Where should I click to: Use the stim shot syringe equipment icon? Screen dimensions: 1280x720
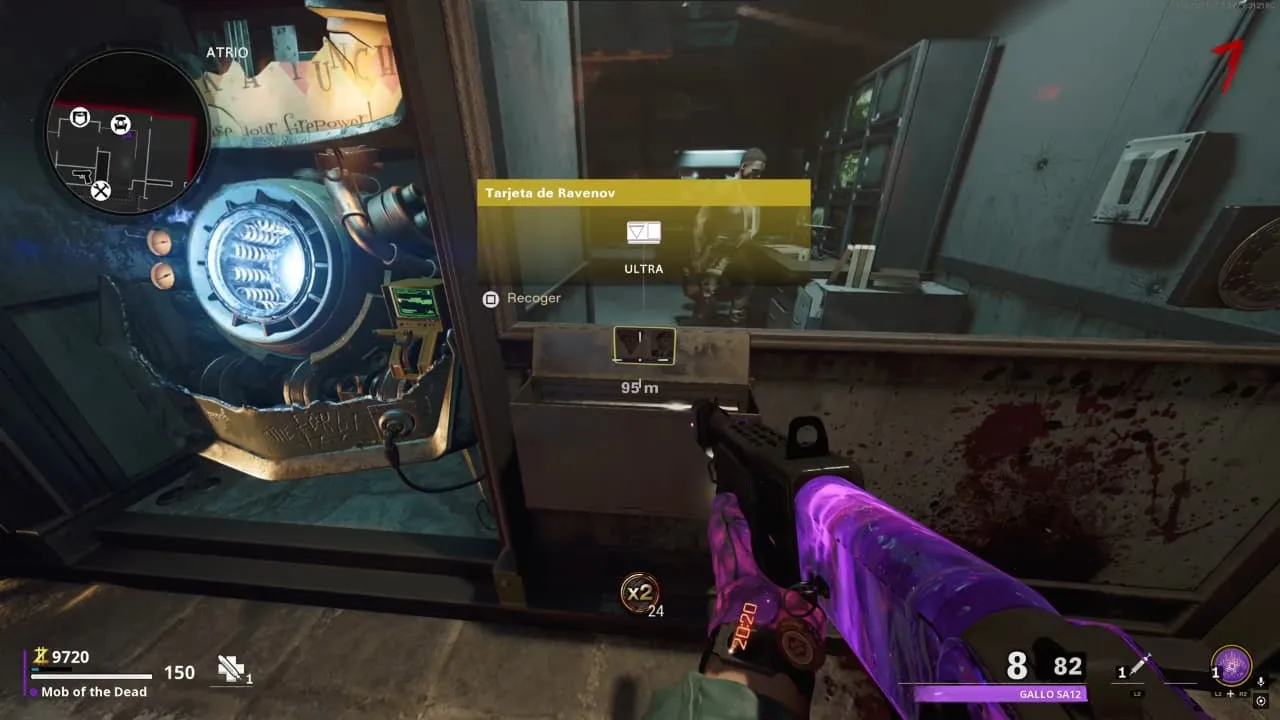pyautogui.click(x=1141, y=667)
